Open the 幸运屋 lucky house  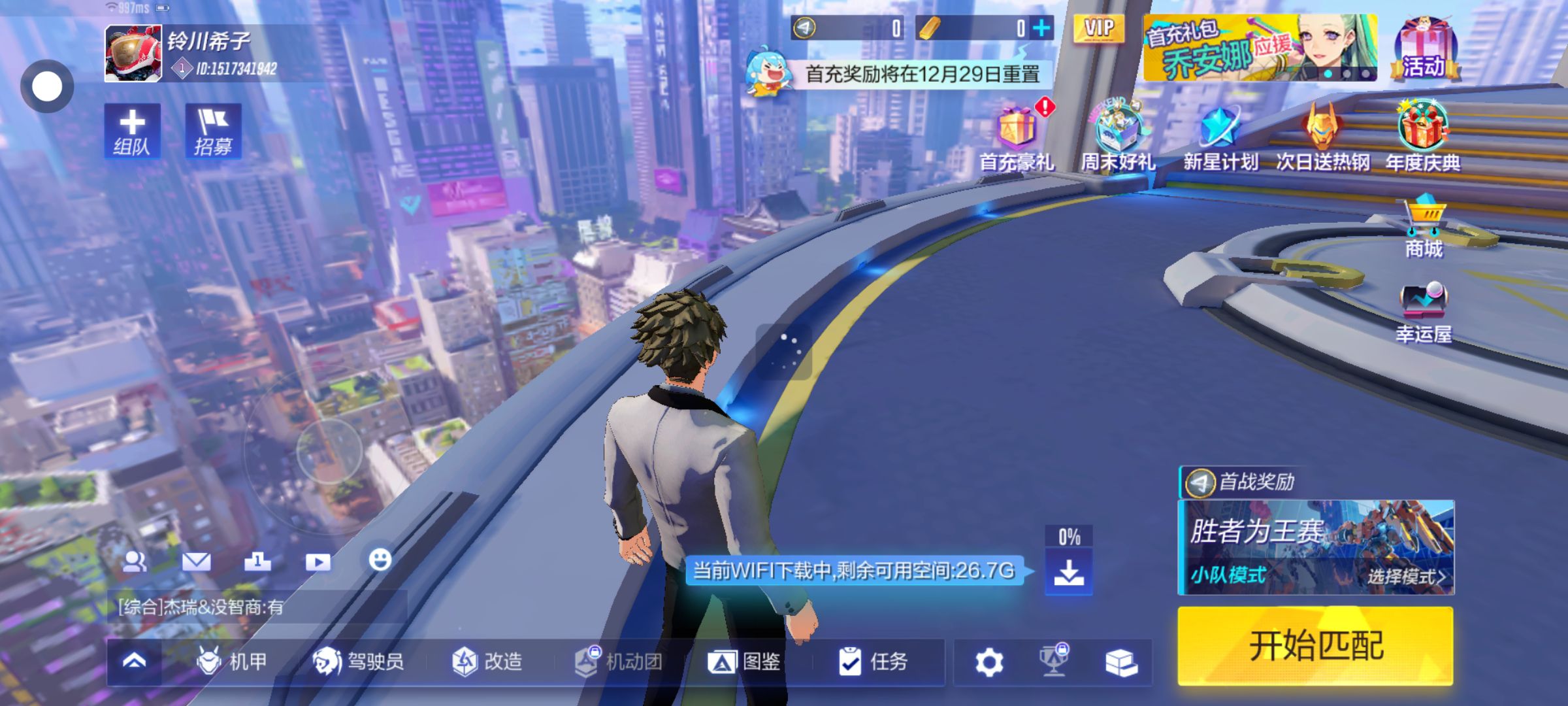click(x=1424, y=312)
